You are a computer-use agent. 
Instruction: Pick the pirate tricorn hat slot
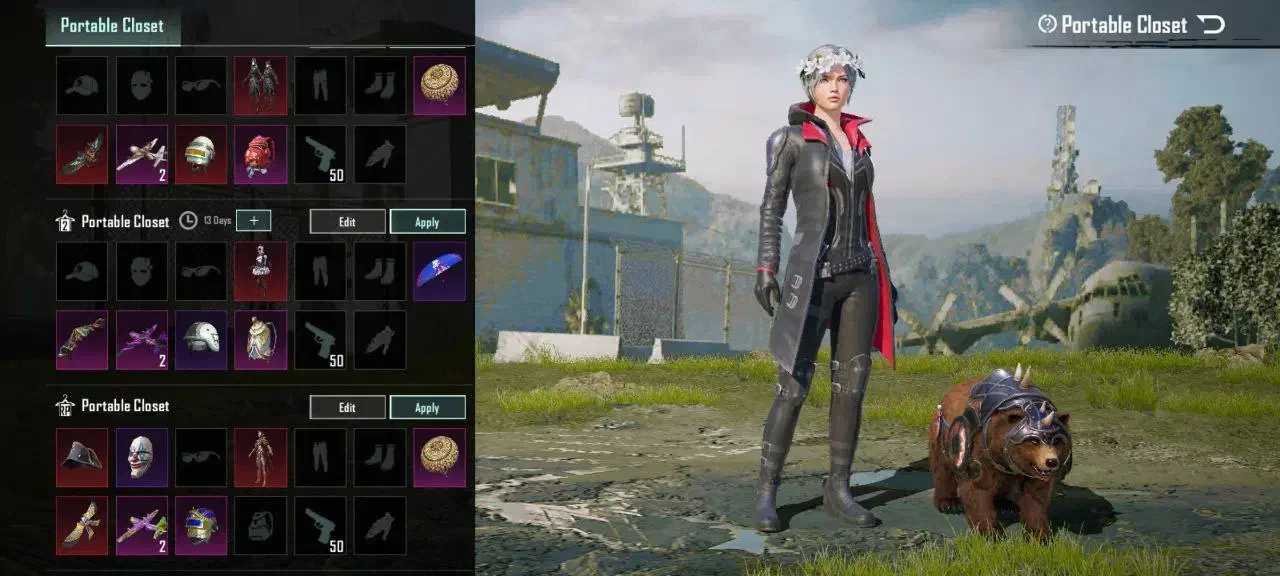coord(82,457)
